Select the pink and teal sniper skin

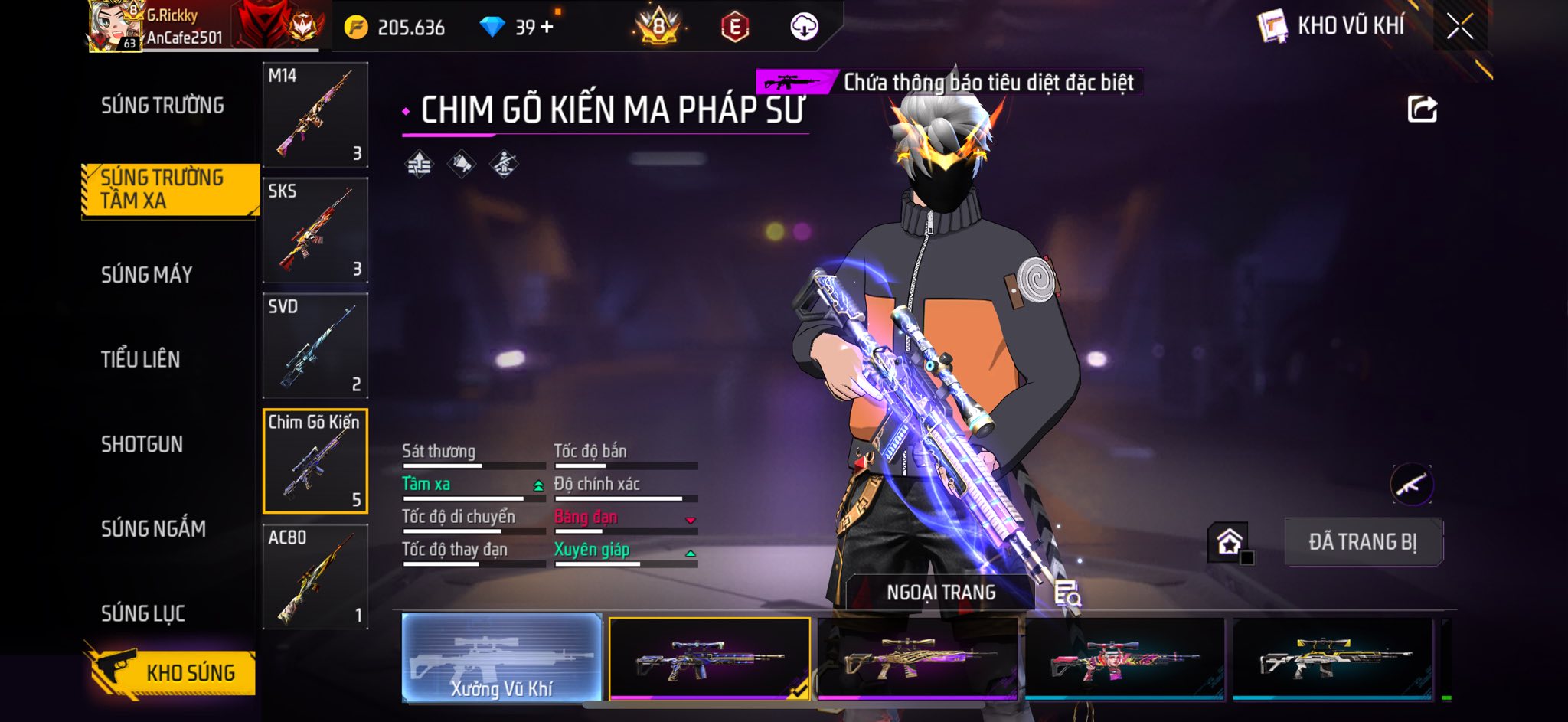(x=1124, y=659)
